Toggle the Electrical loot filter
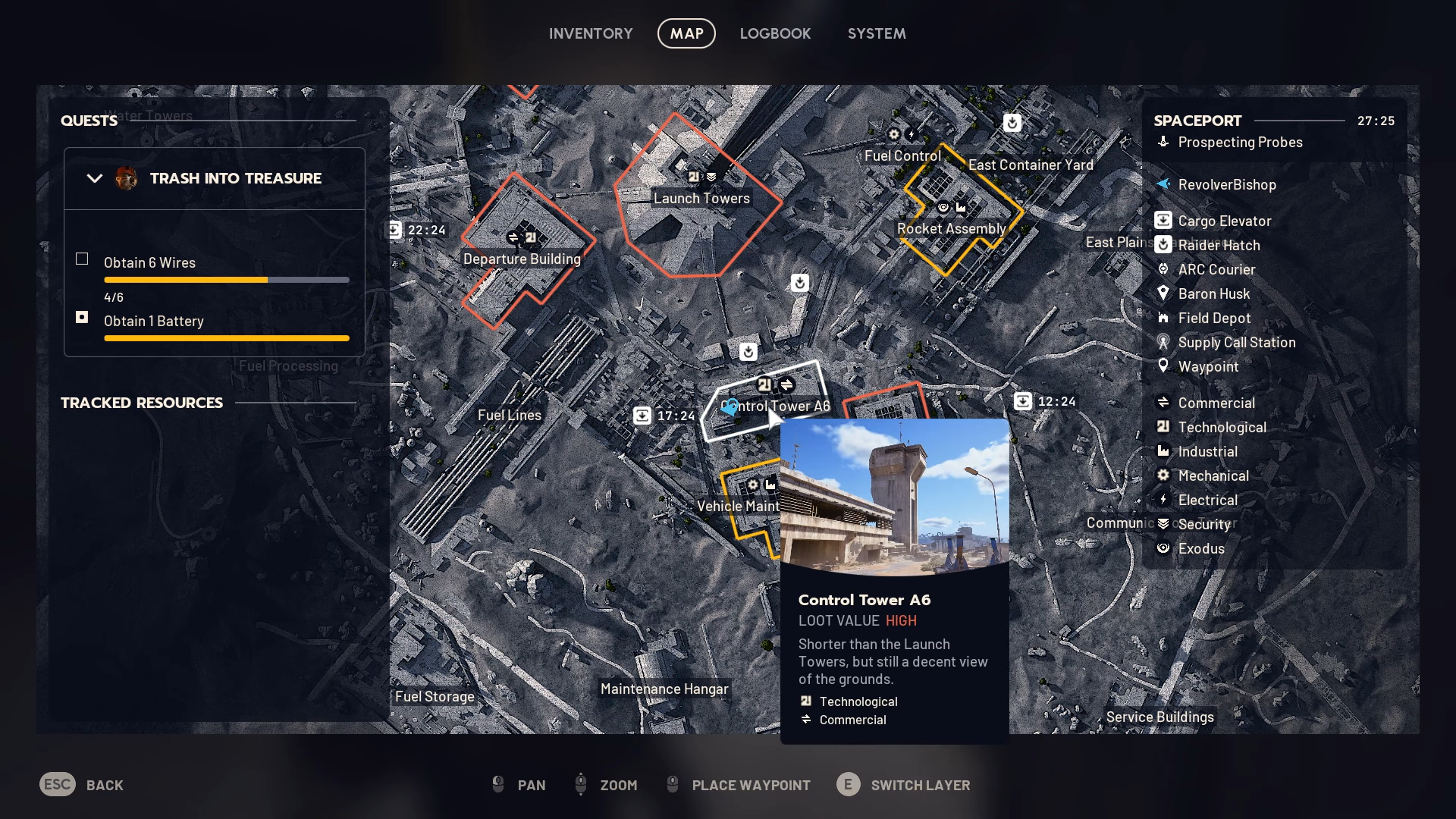The width and height of the screenshot is (1456, 819). pyautogui.click(x=1207, y=500)
